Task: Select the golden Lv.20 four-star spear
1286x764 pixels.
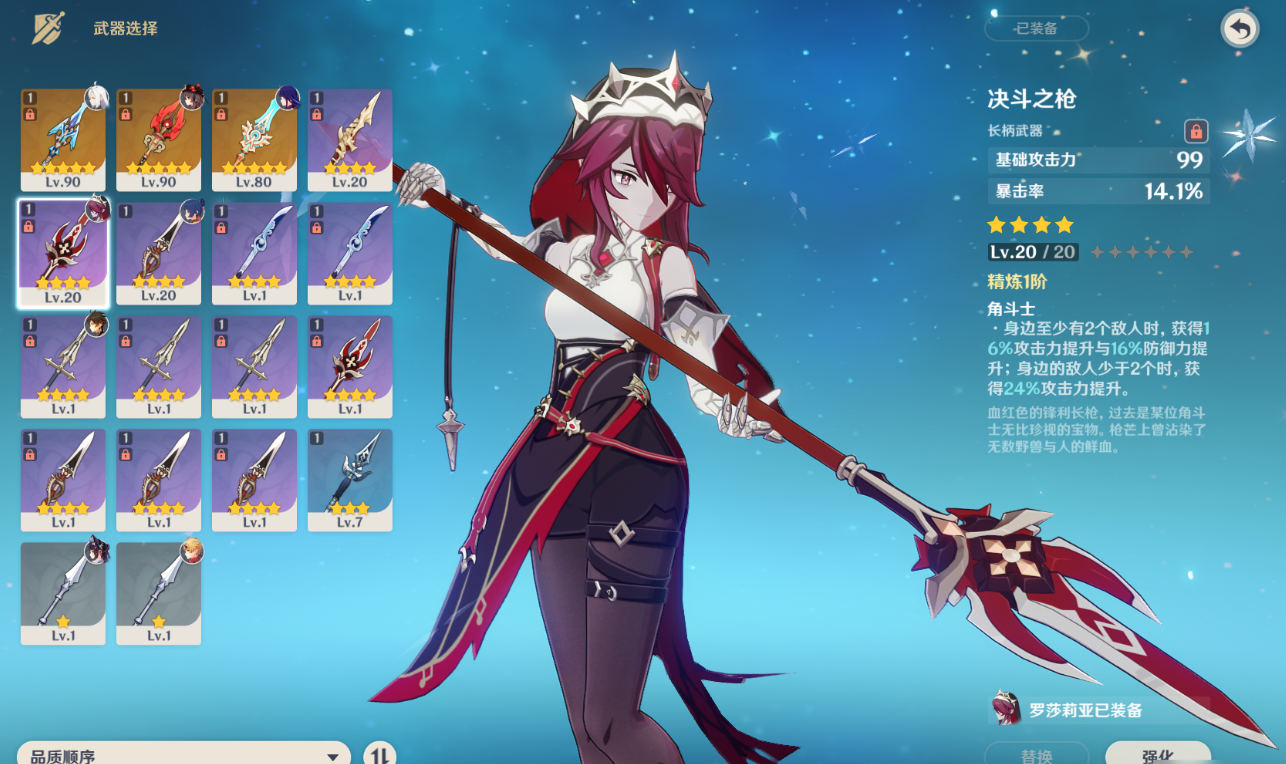Action: point(350,140)
